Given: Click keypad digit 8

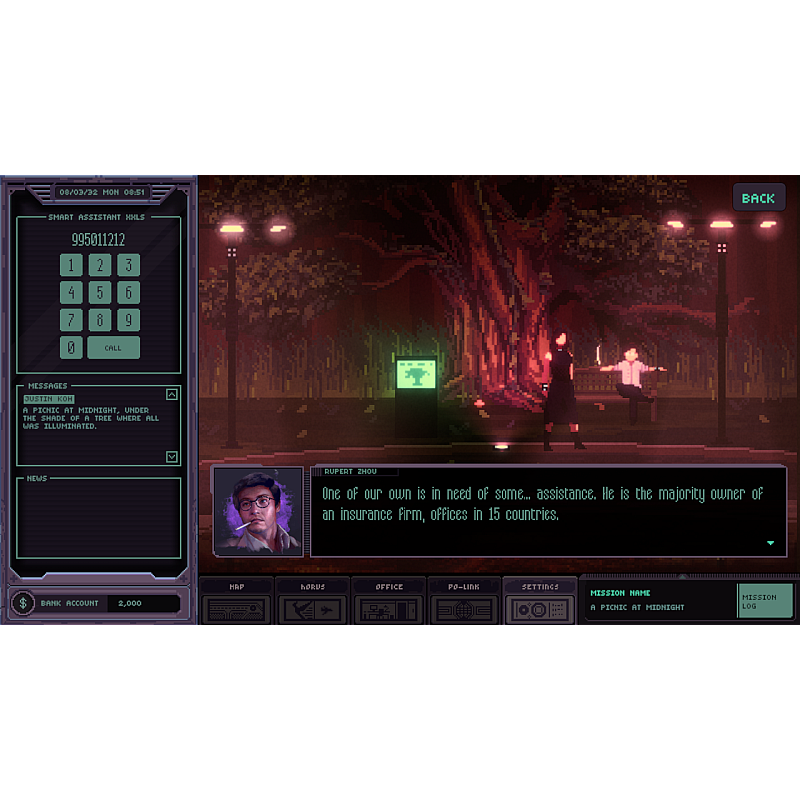Looking at the screenshot, I should pos(99,320).
